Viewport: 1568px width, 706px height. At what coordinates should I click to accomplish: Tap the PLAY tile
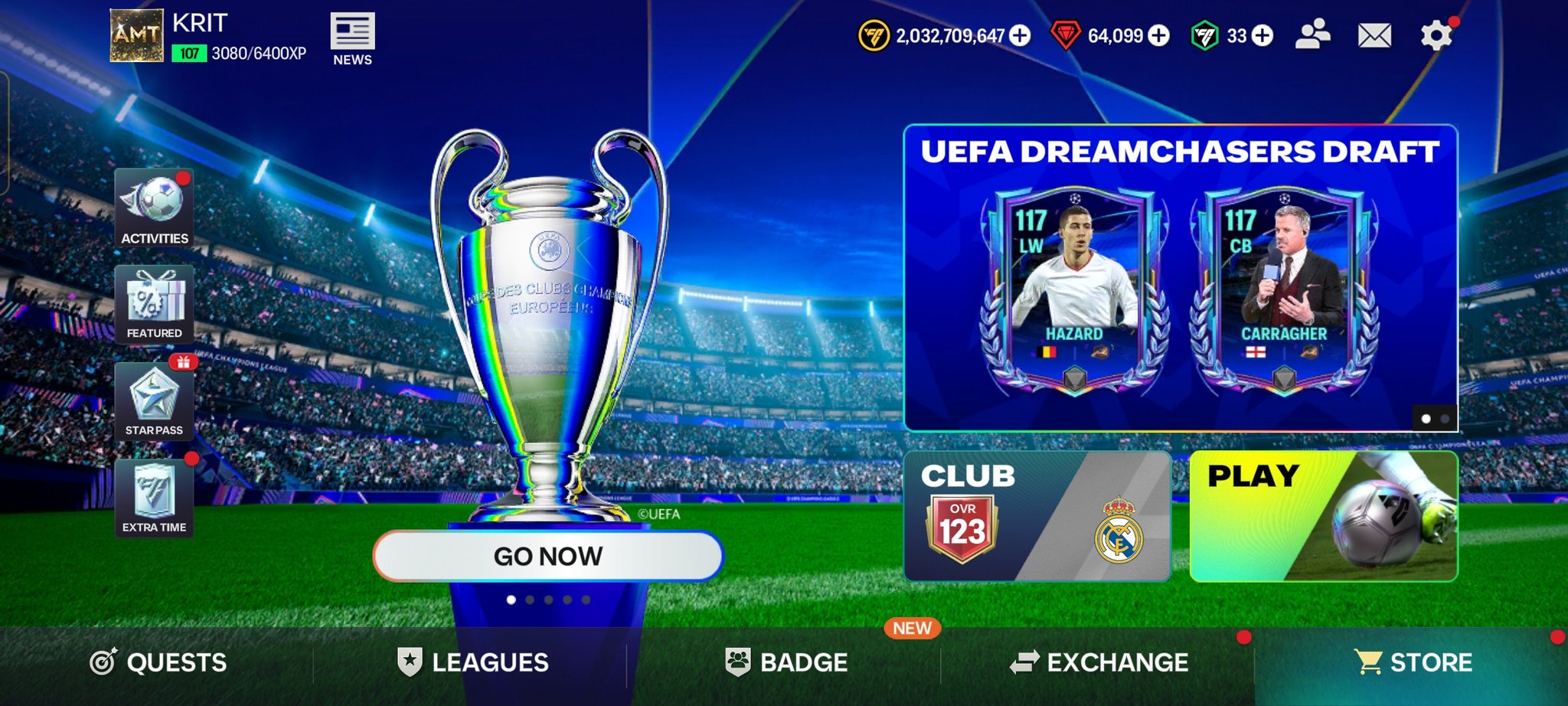click(x=1323, y=516)
